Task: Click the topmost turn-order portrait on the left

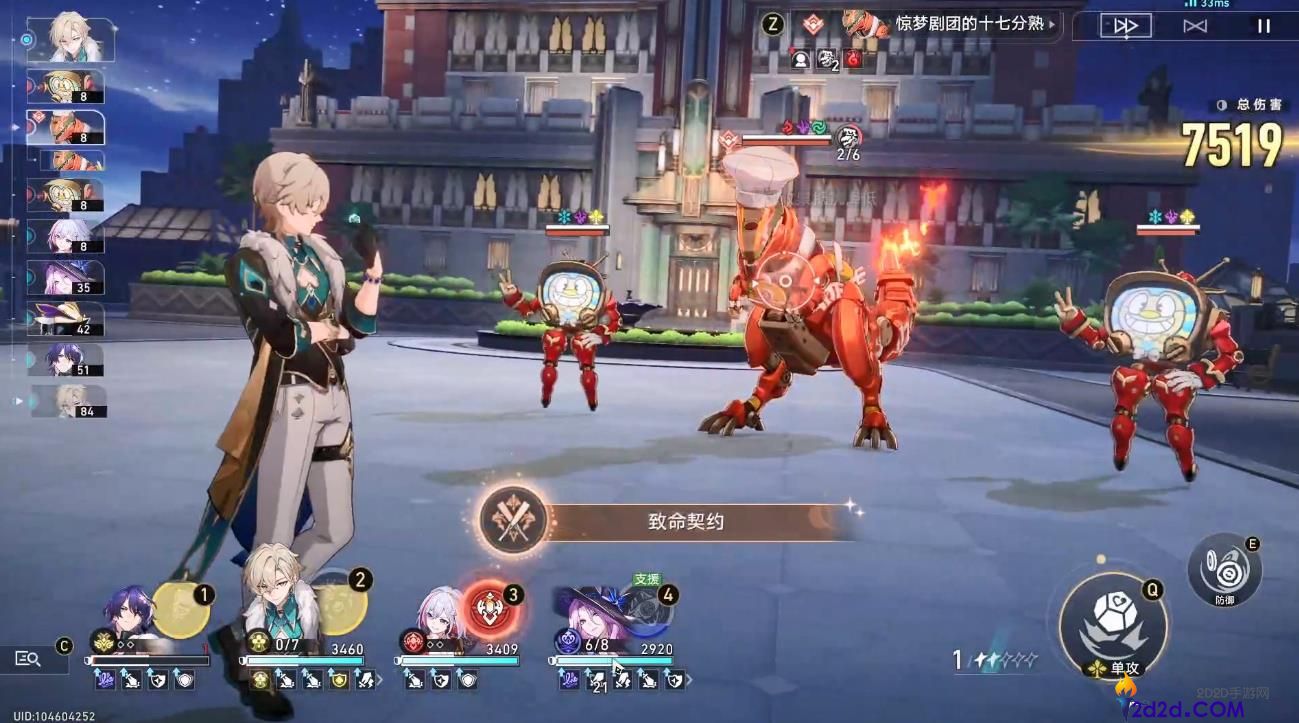Action: click(x=67, y=40)
